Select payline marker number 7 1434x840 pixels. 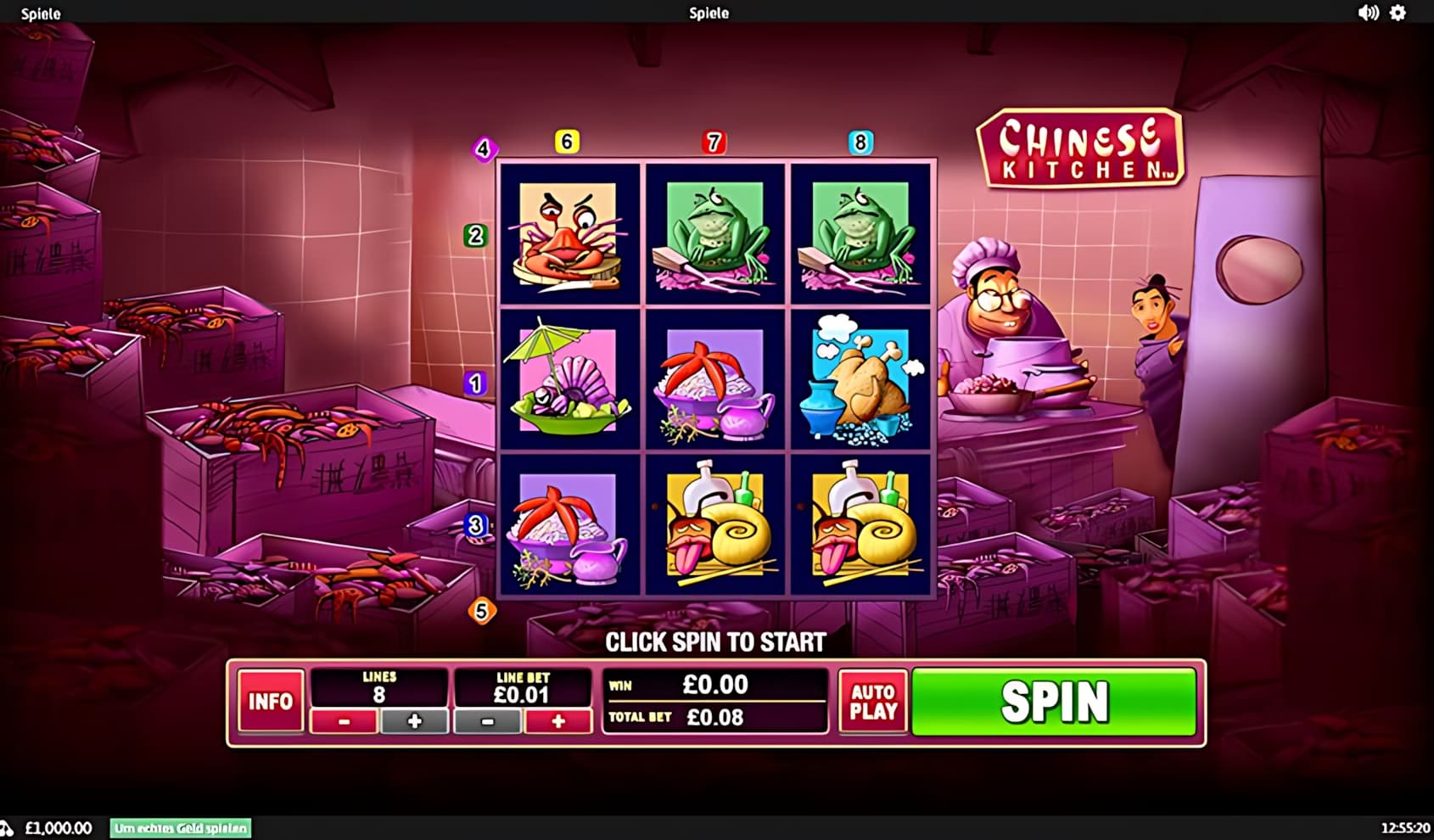point(714,143)
